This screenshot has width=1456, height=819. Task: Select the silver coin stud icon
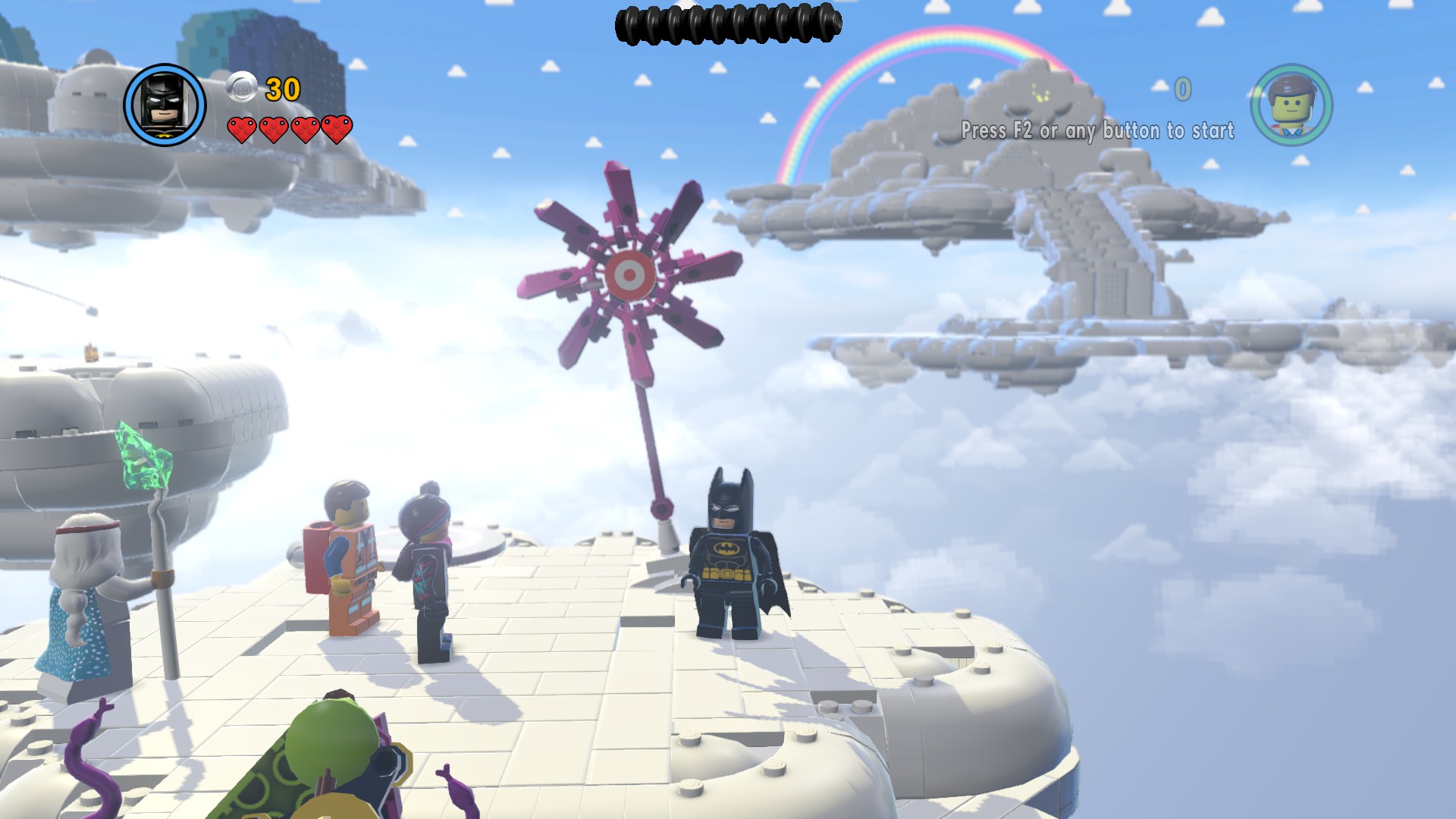(x=240, y=86)
